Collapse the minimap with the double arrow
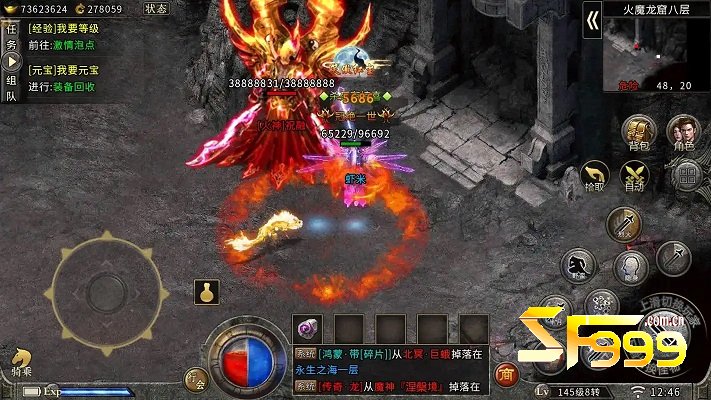The image size is (711, 400). 591,22
